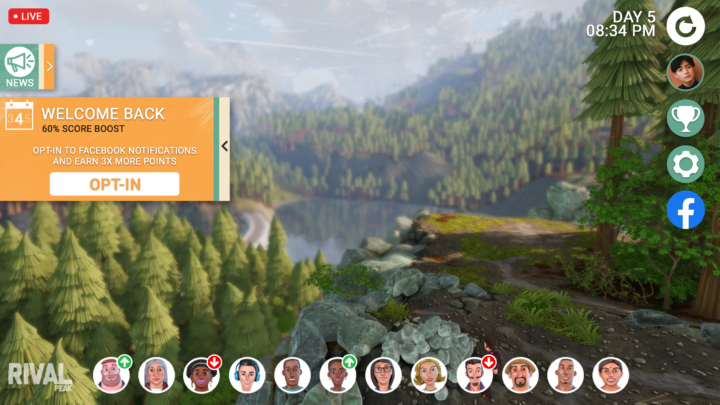Select the mustached contestant with red arrow
The image size is (720, 405).
tap(474, 375)
